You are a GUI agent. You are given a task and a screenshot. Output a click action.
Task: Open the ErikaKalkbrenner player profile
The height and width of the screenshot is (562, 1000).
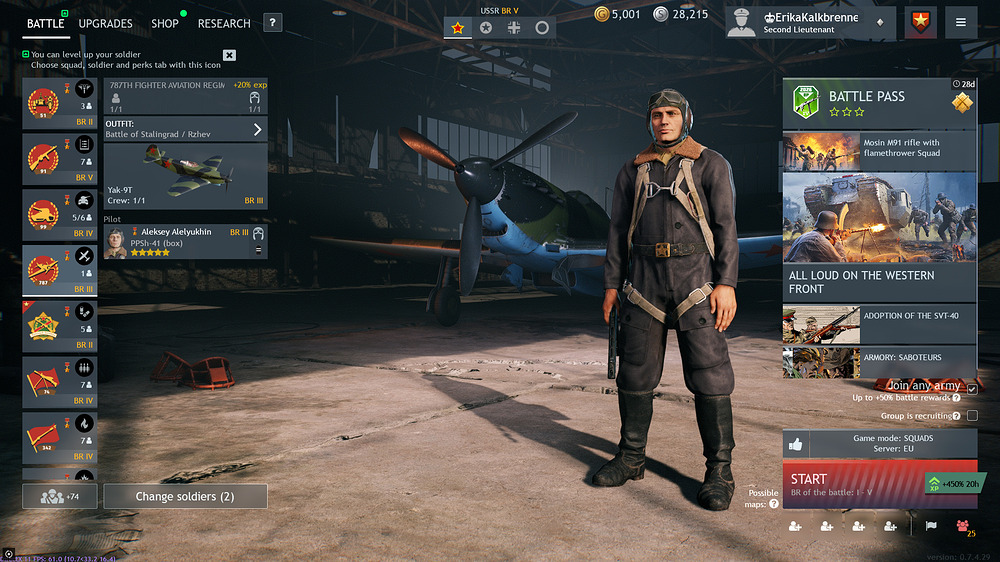pos(810,23)
